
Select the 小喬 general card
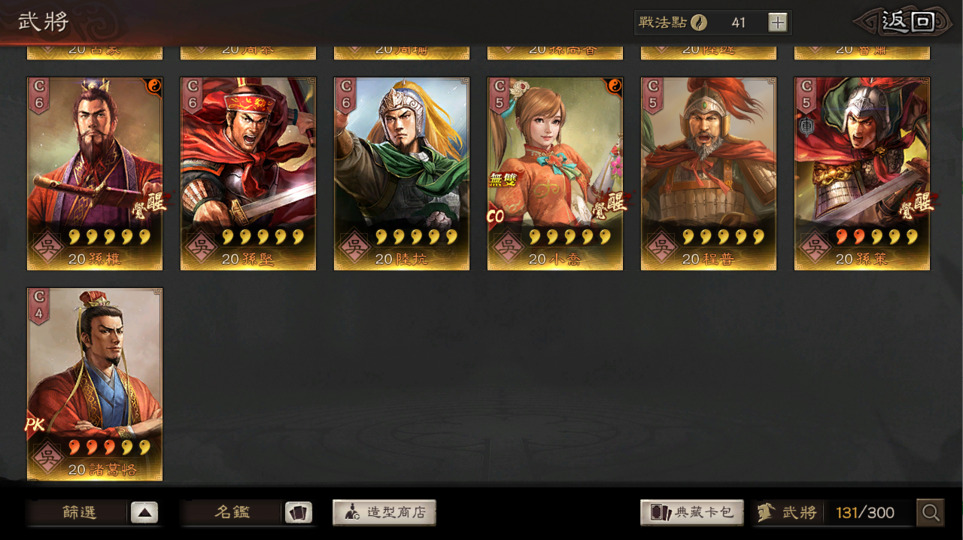555,173
